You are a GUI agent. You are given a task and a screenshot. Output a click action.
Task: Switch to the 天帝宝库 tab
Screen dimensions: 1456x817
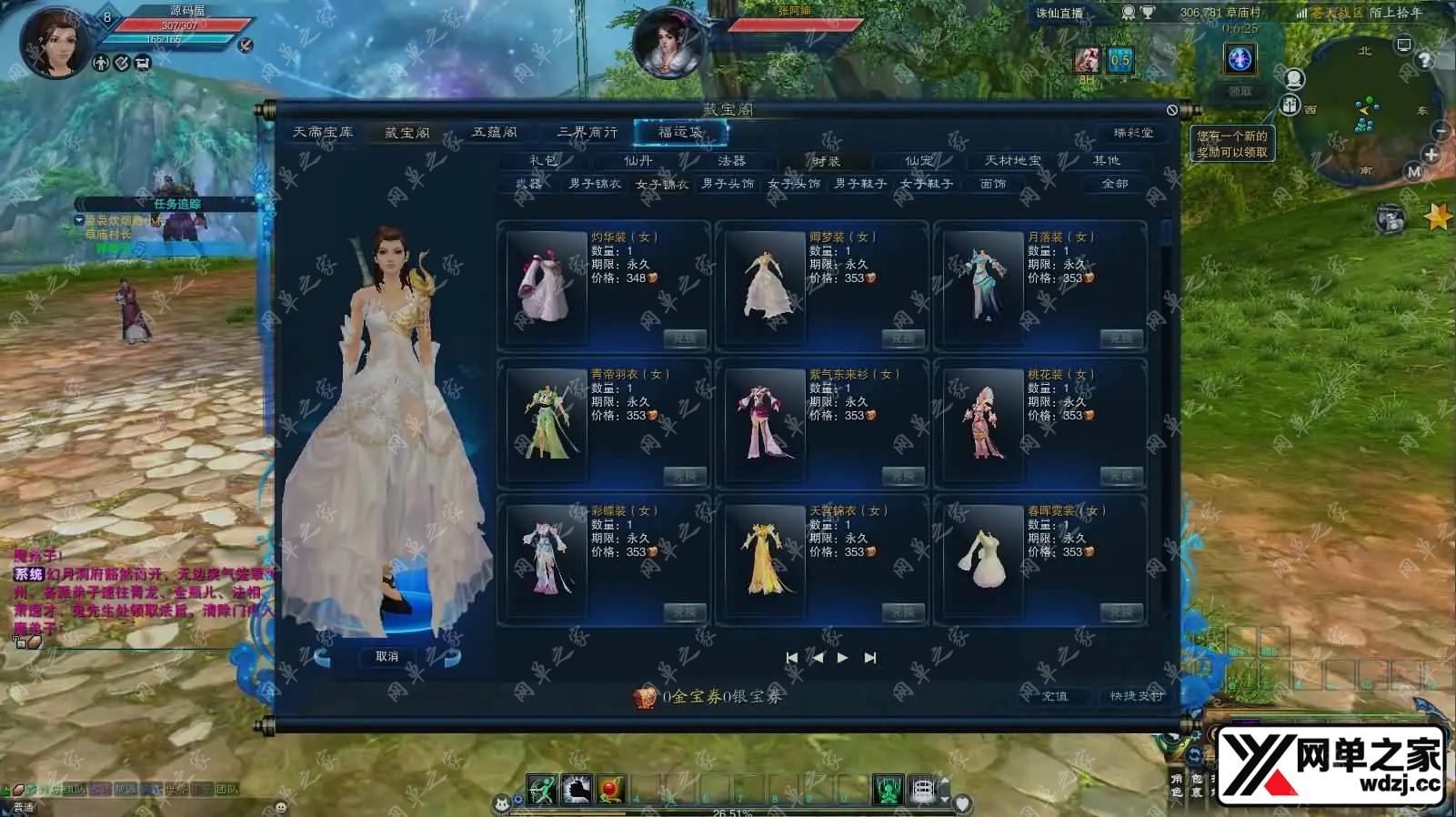pyautogui.click(x=322, y=133)
